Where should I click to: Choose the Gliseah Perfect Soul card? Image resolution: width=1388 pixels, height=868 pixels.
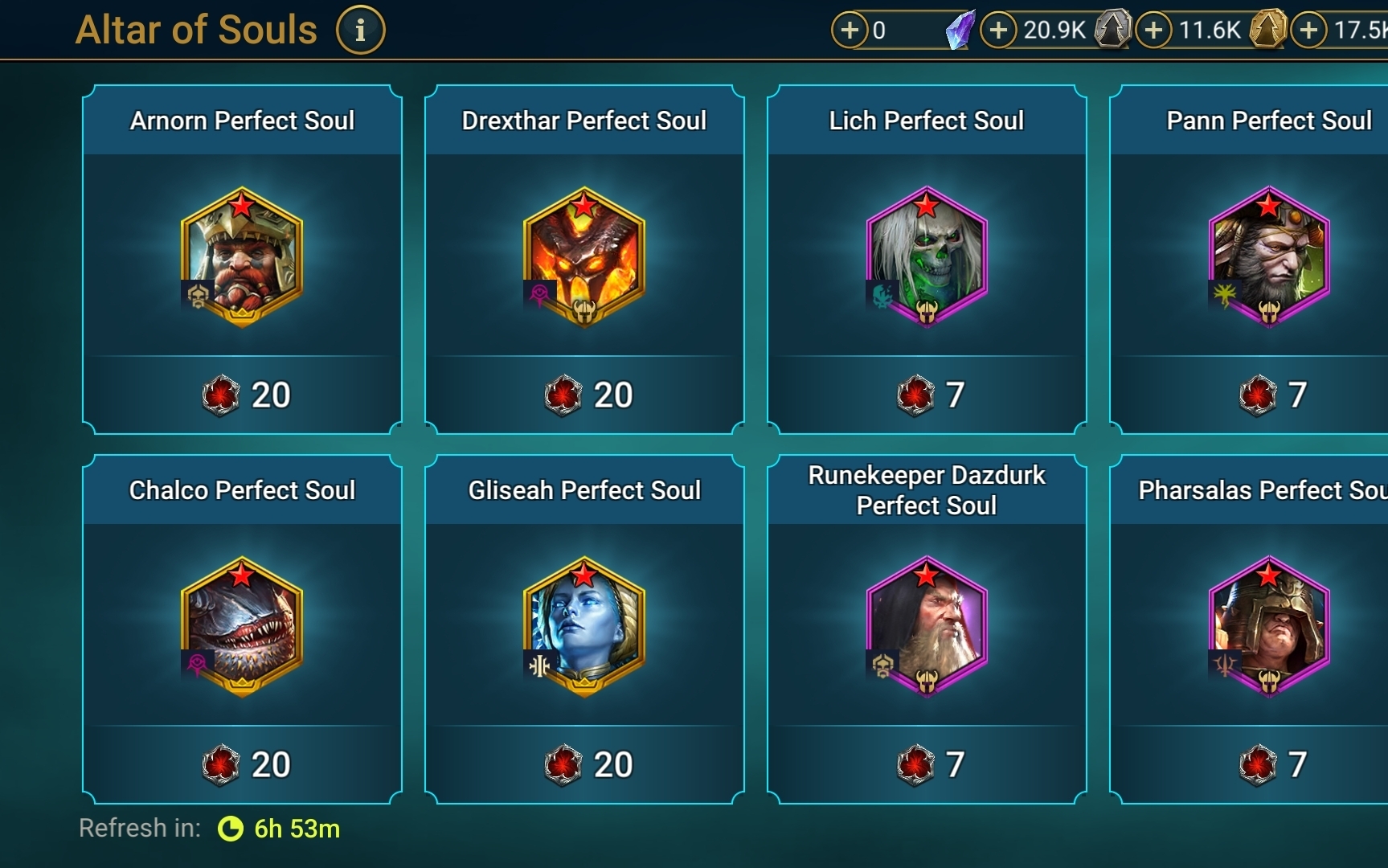[x=584, y=628]
